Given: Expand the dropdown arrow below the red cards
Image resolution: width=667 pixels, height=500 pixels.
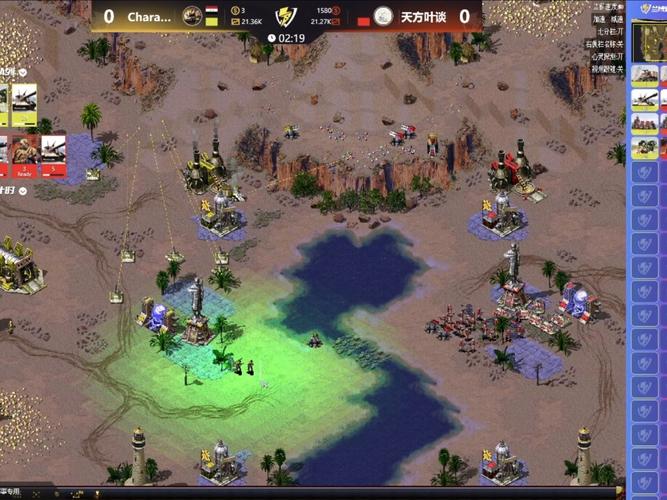Looking at the screenshot, I should tap(22, 190).
